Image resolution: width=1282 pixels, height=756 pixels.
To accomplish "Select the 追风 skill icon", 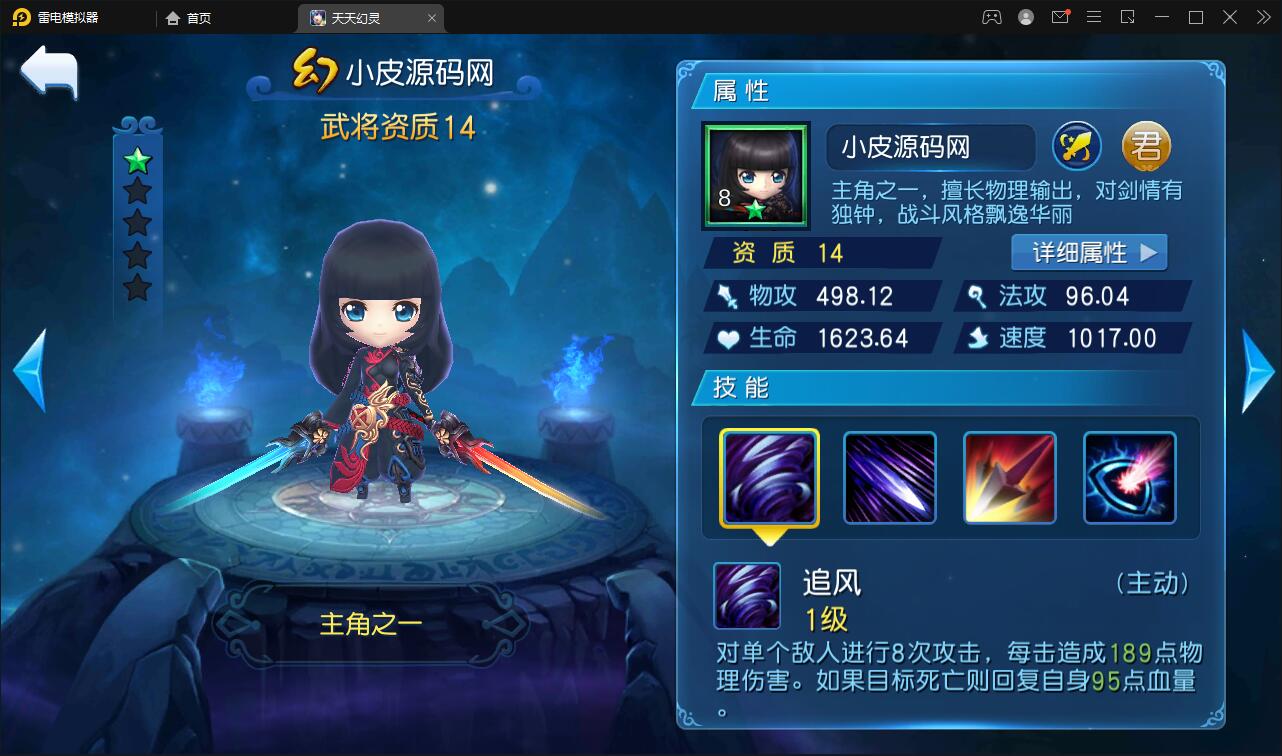I will coord(767,477).
